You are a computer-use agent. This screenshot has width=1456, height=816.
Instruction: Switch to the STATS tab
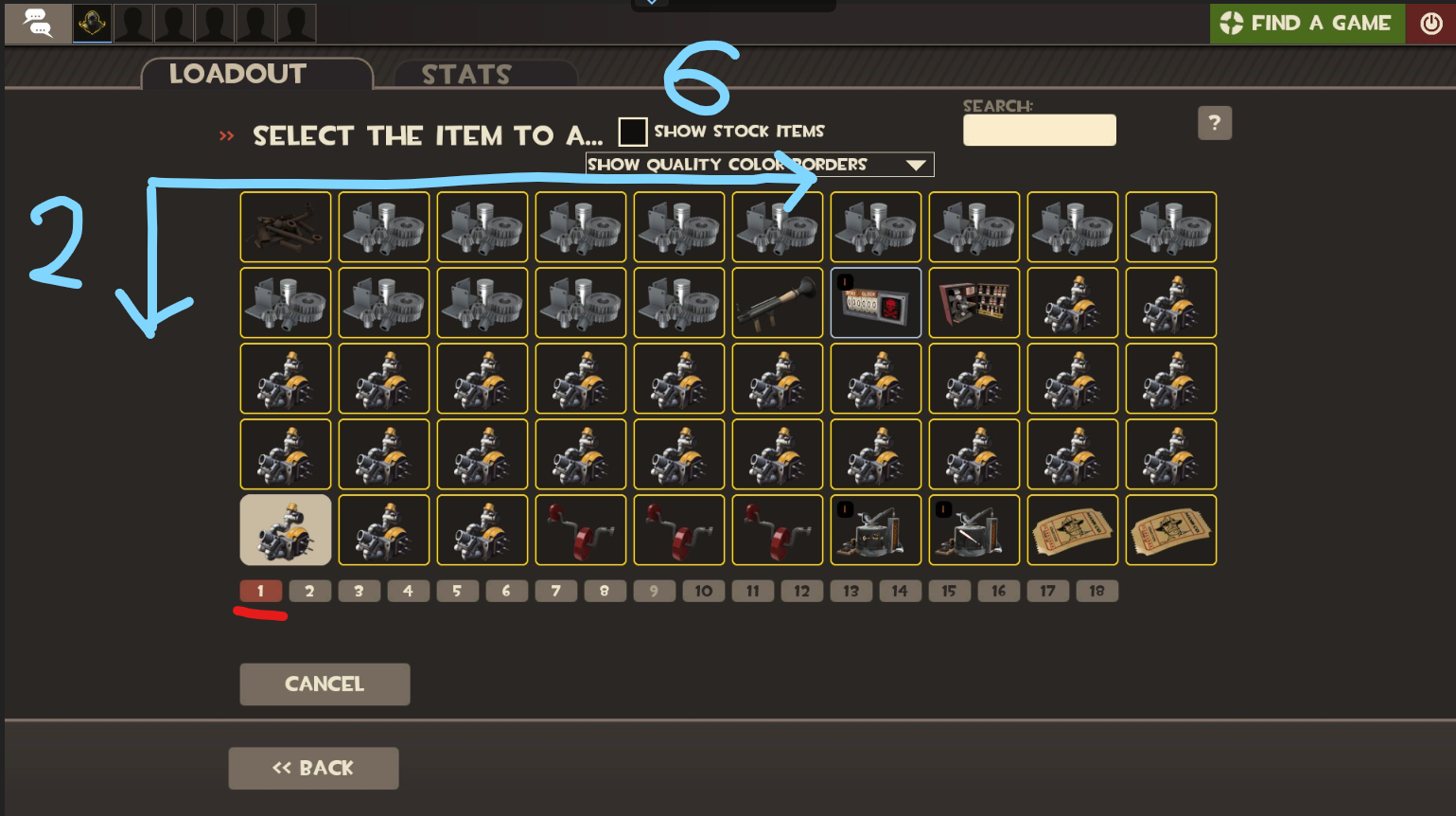click(466, 74)
